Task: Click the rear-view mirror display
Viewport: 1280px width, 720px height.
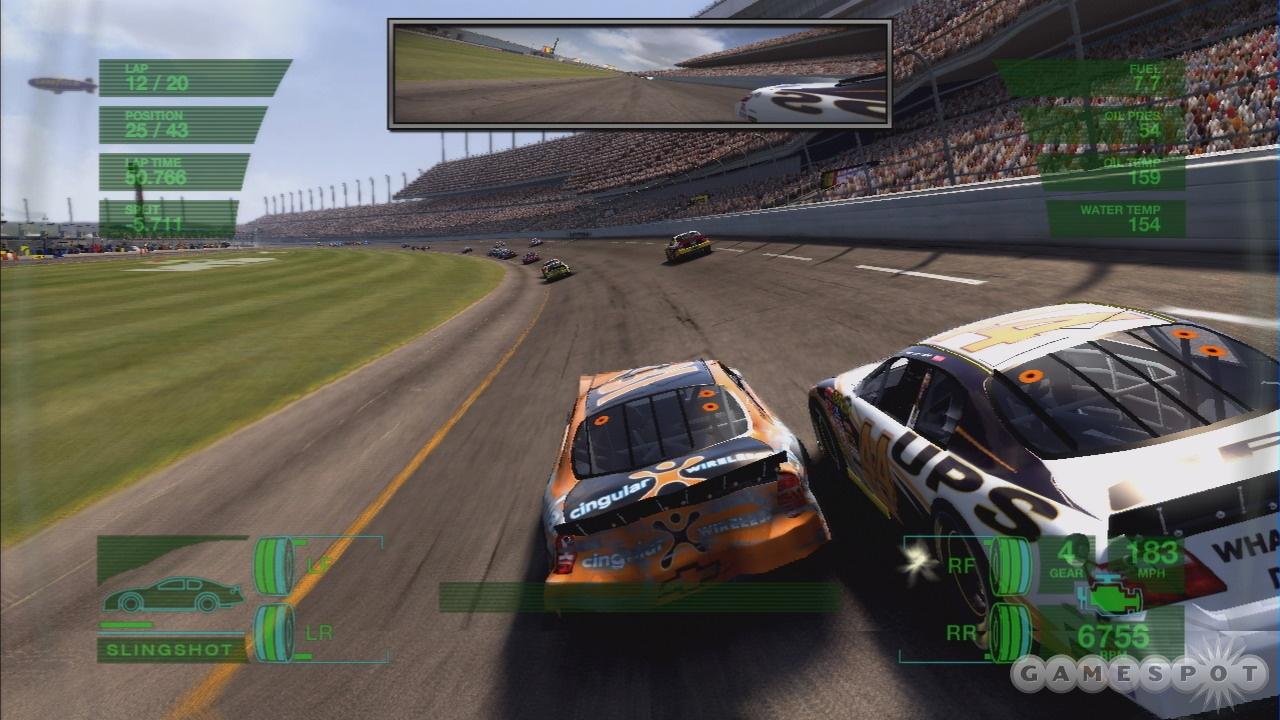Action: (x=639, y=74)
